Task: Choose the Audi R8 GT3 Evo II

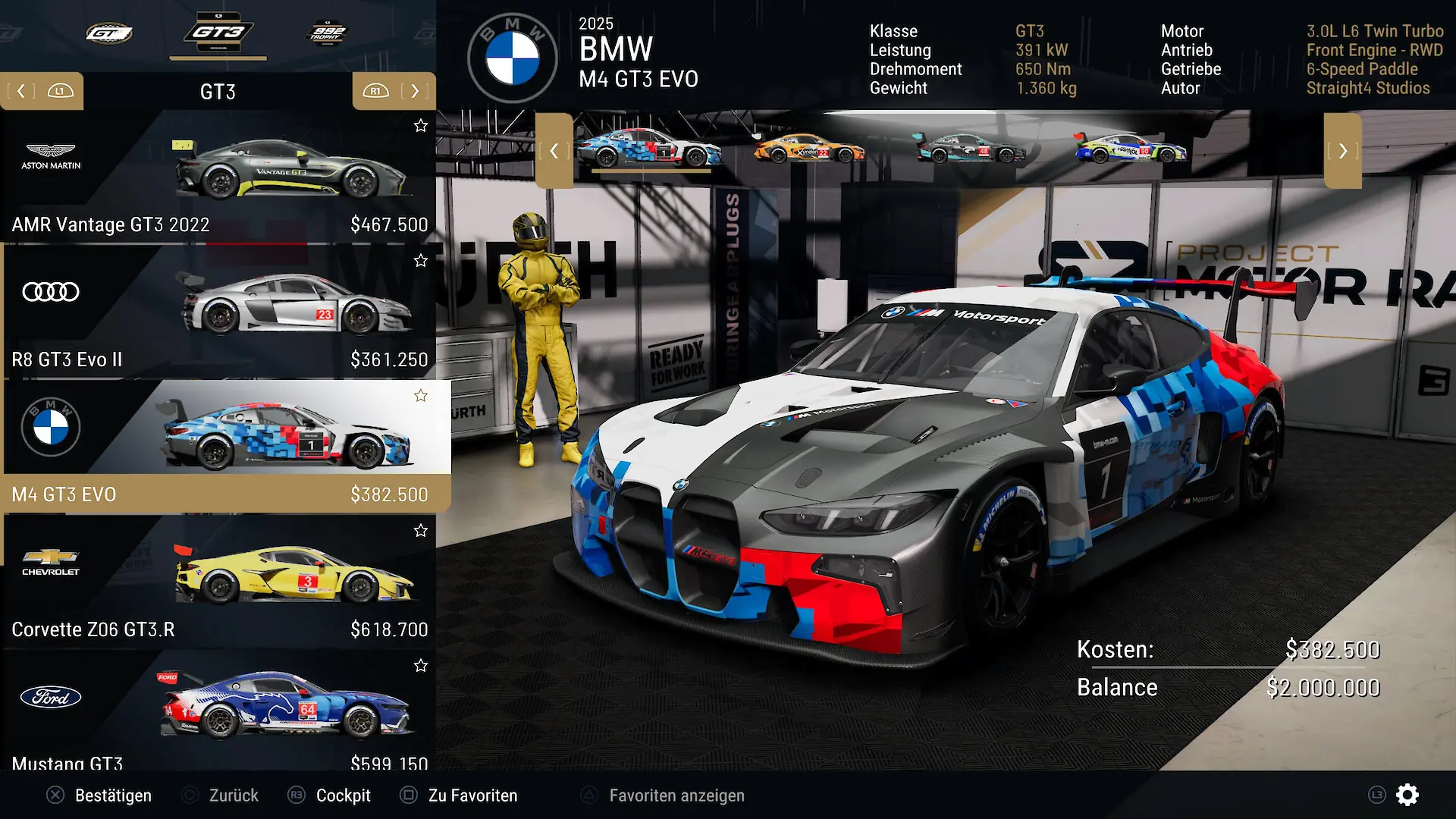Action: pos(218,312)
